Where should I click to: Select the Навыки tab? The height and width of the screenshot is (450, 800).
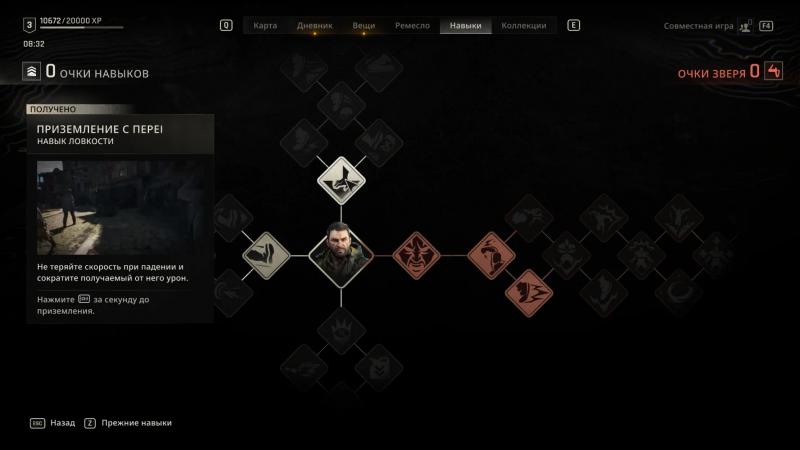pos(466,25)
